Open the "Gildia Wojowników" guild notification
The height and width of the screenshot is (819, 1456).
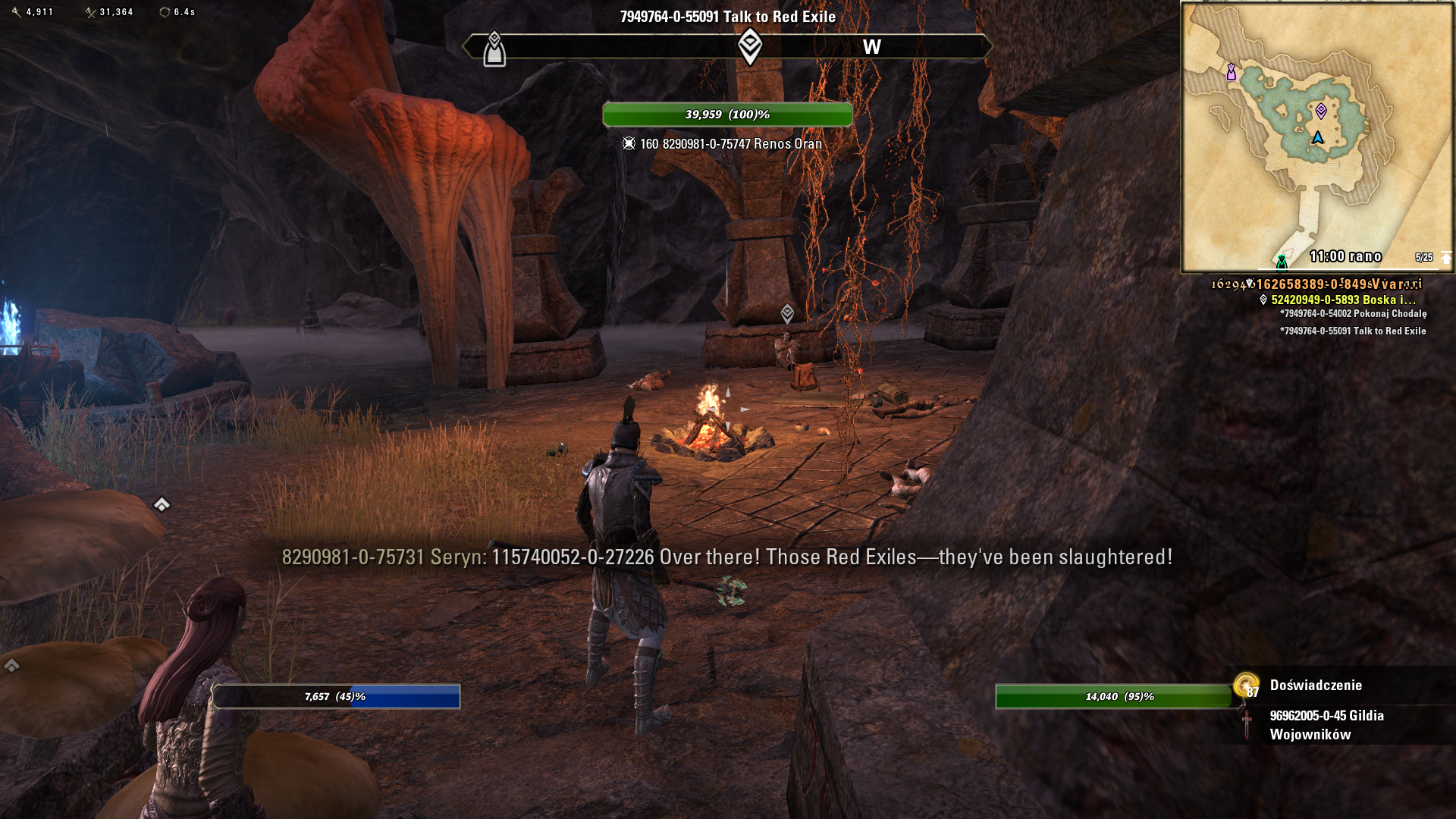(1326, 725)
